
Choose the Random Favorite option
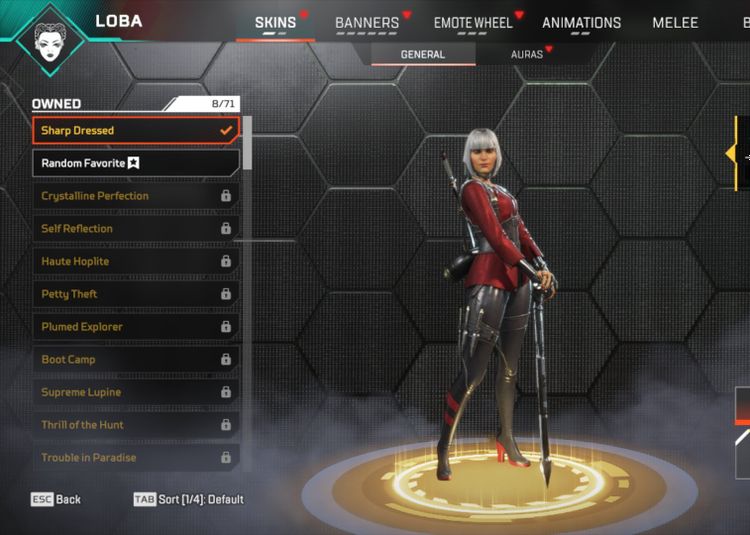pyautogui.click(x=136, y=163)
